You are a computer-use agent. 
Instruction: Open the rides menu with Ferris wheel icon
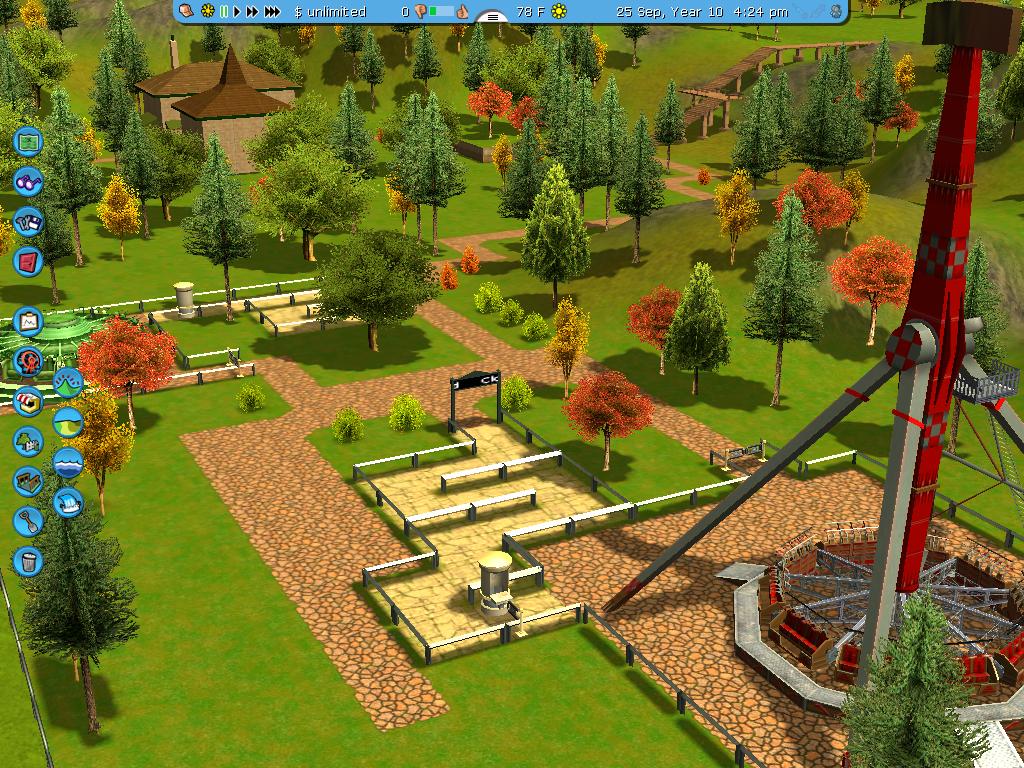point(28,361)
